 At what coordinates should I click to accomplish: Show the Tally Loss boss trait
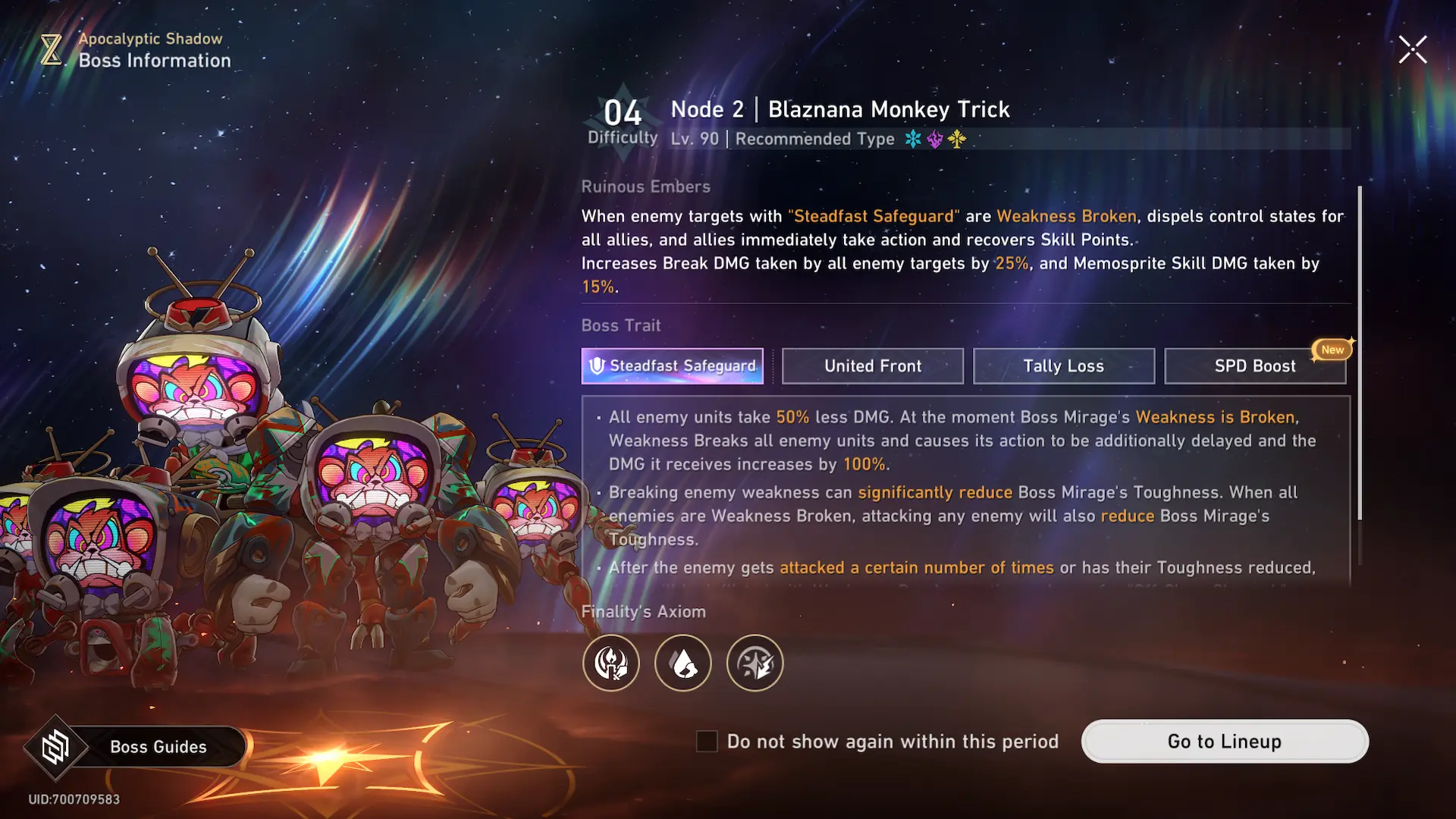click(1063, 366)
